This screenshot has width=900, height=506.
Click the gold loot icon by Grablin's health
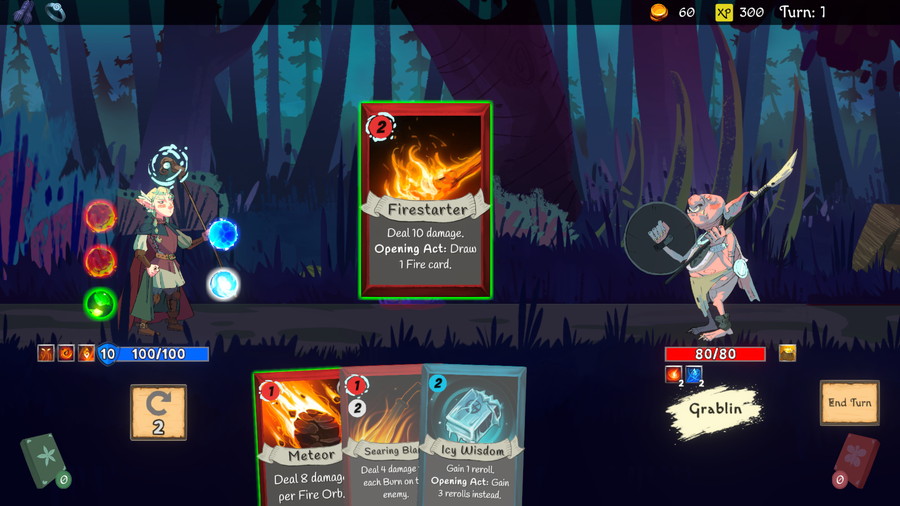787,353
